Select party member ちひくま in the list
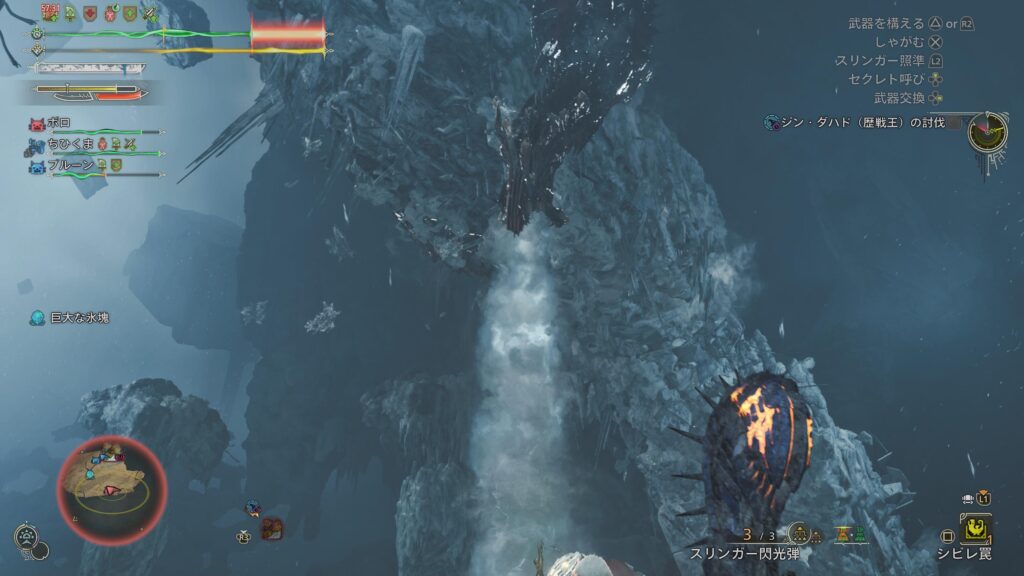1024x576 pixels. [68, 145]
